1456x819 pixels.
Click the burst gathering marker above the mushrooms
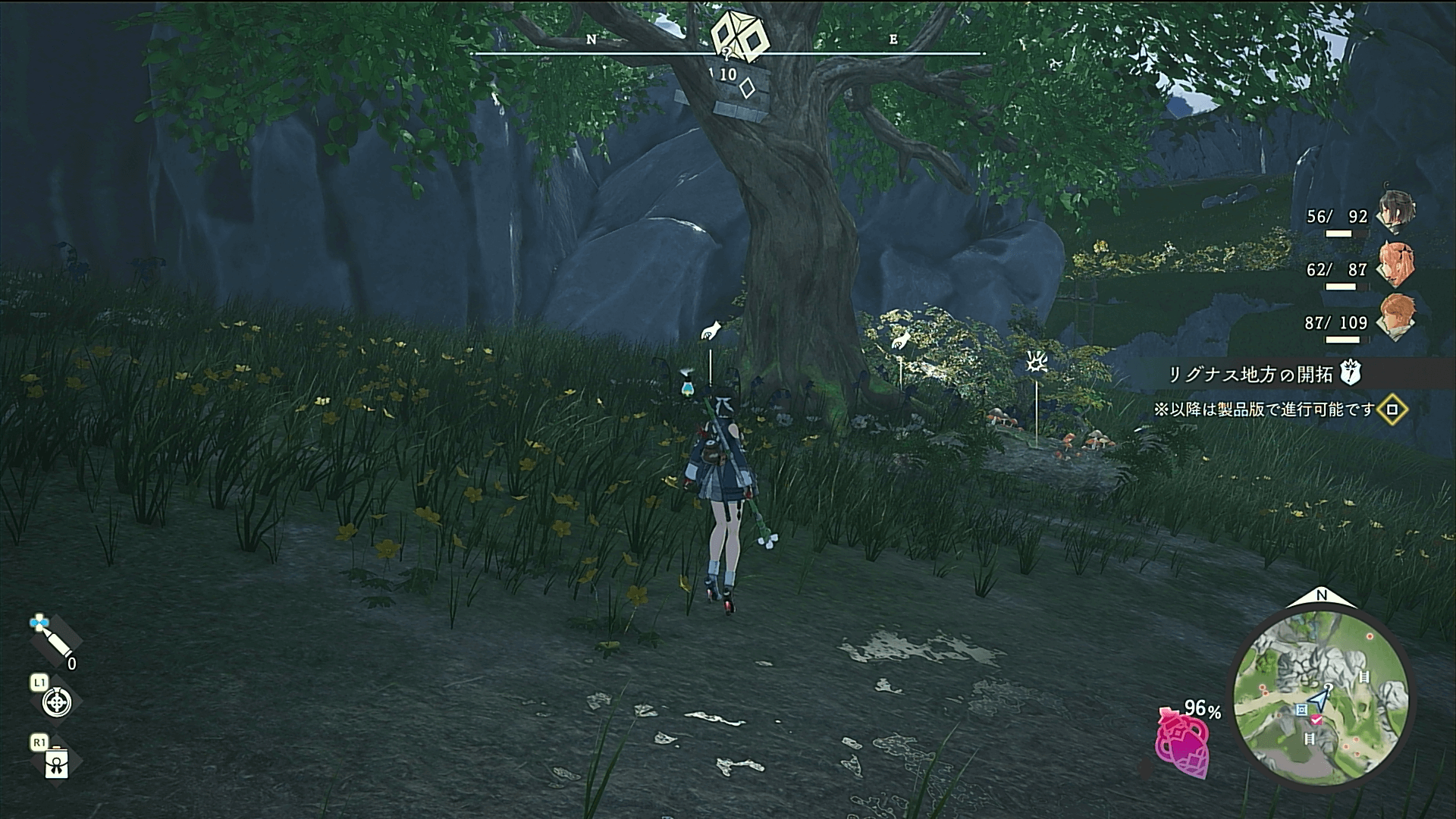point(1035,364)
